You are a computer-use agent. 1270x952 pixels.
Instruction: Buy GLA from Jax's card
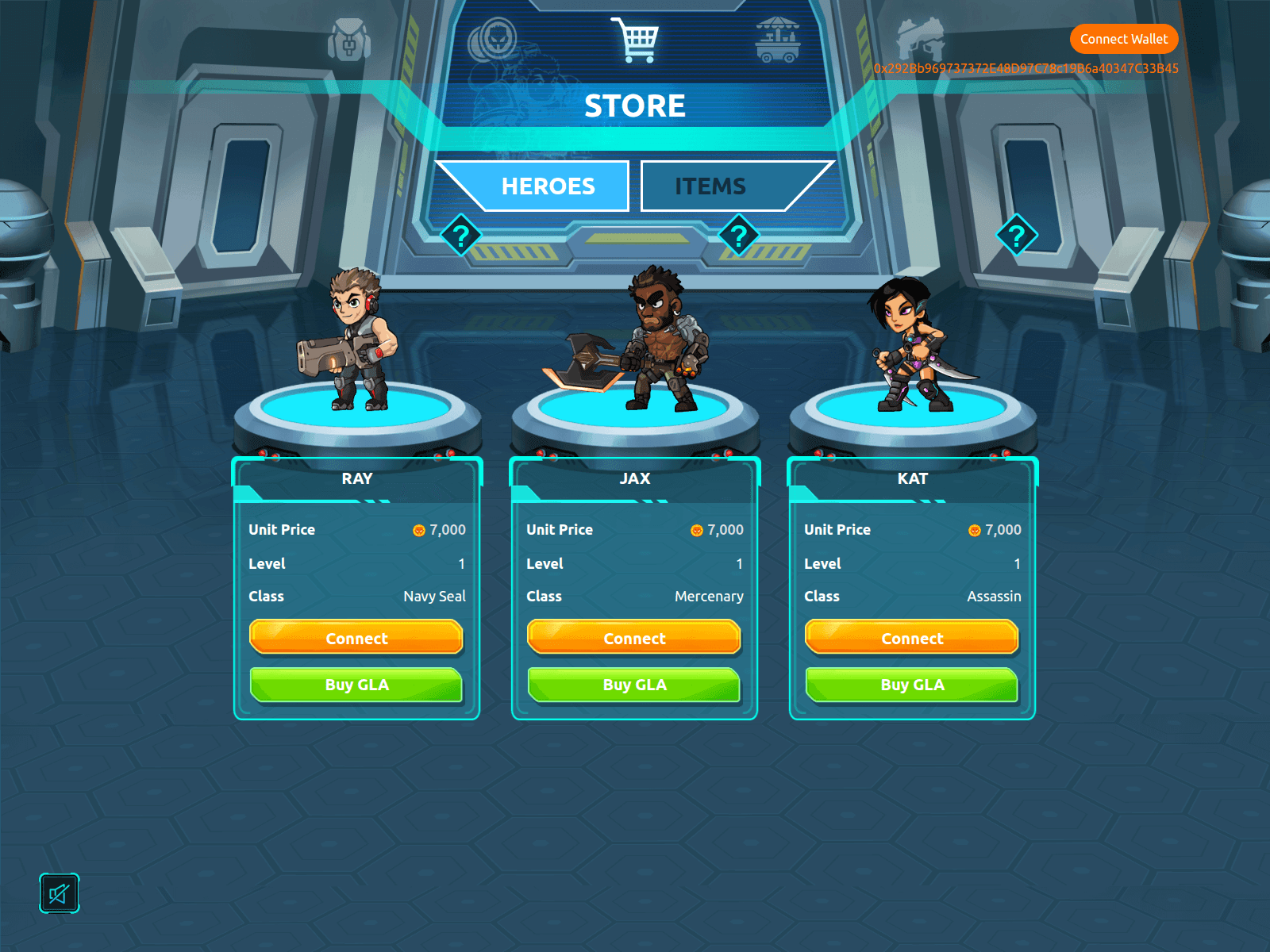pyautogui.click(x=634, y=685)
